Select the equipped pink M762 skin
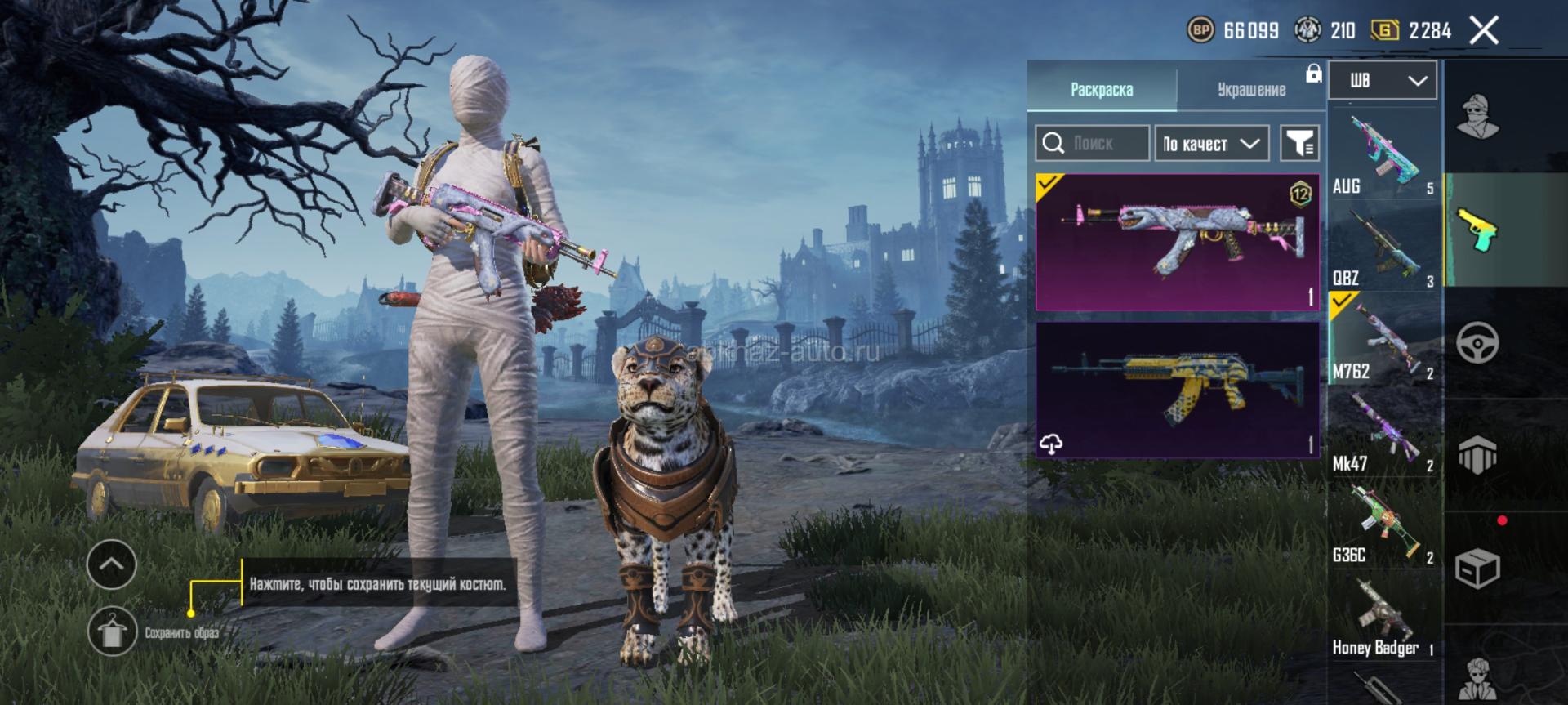 [x=1177, y=242]
